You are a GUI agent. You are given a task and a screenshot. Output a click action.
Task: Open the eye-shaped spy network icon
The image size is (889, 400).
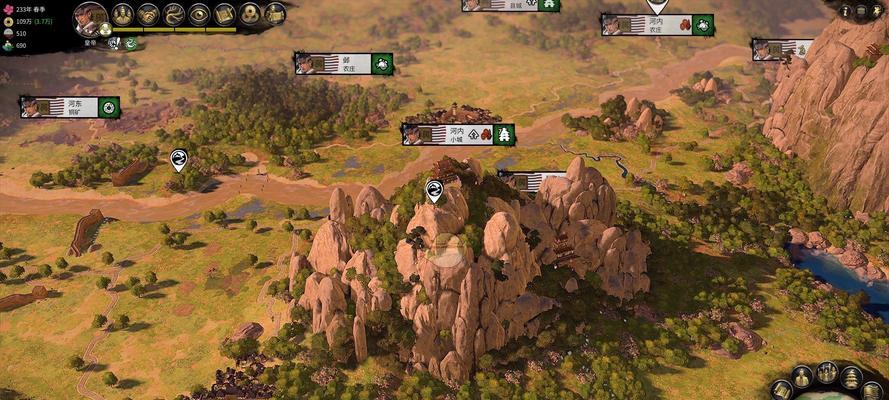coord(199,14)
